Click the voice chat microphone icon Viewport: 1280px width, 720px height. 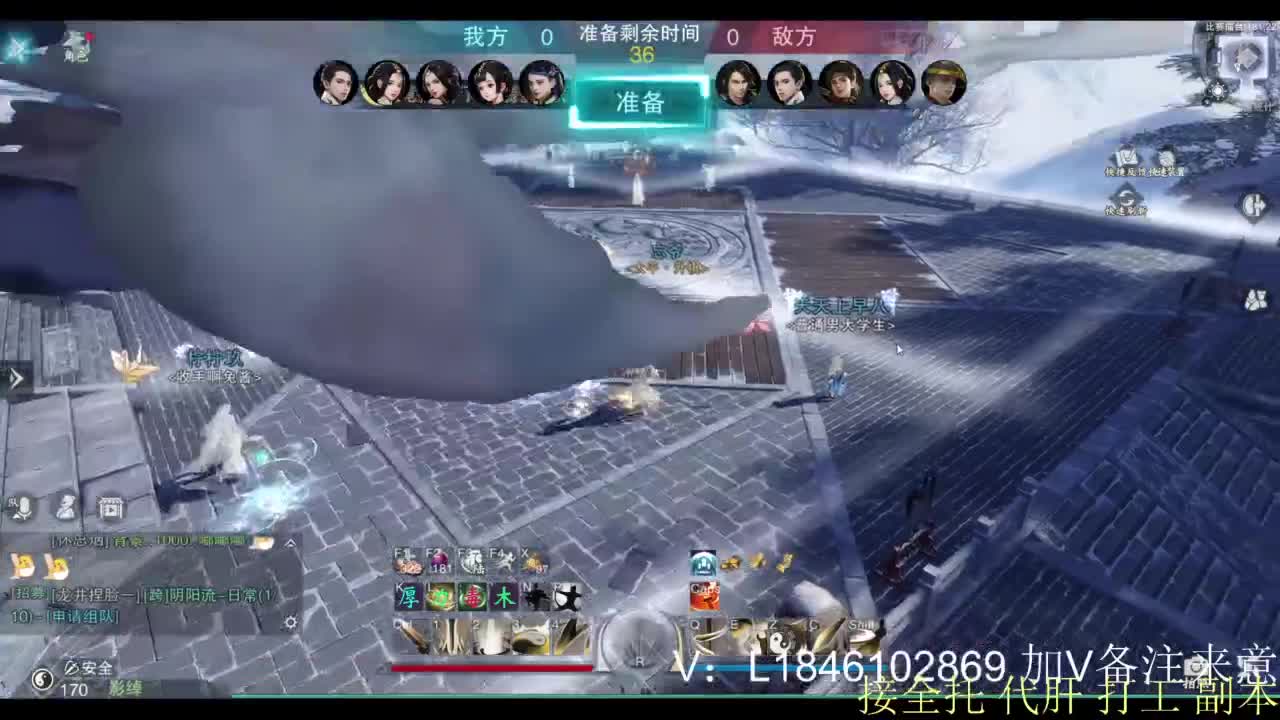click(x=23, y=507)
